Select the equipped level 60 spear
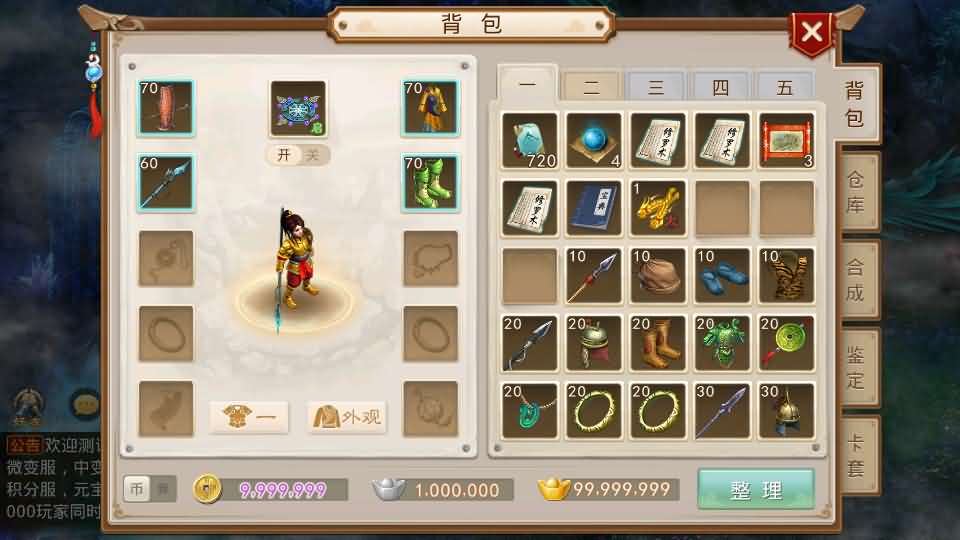This screenshot has height=540, width=960. [x=166, y=182]
